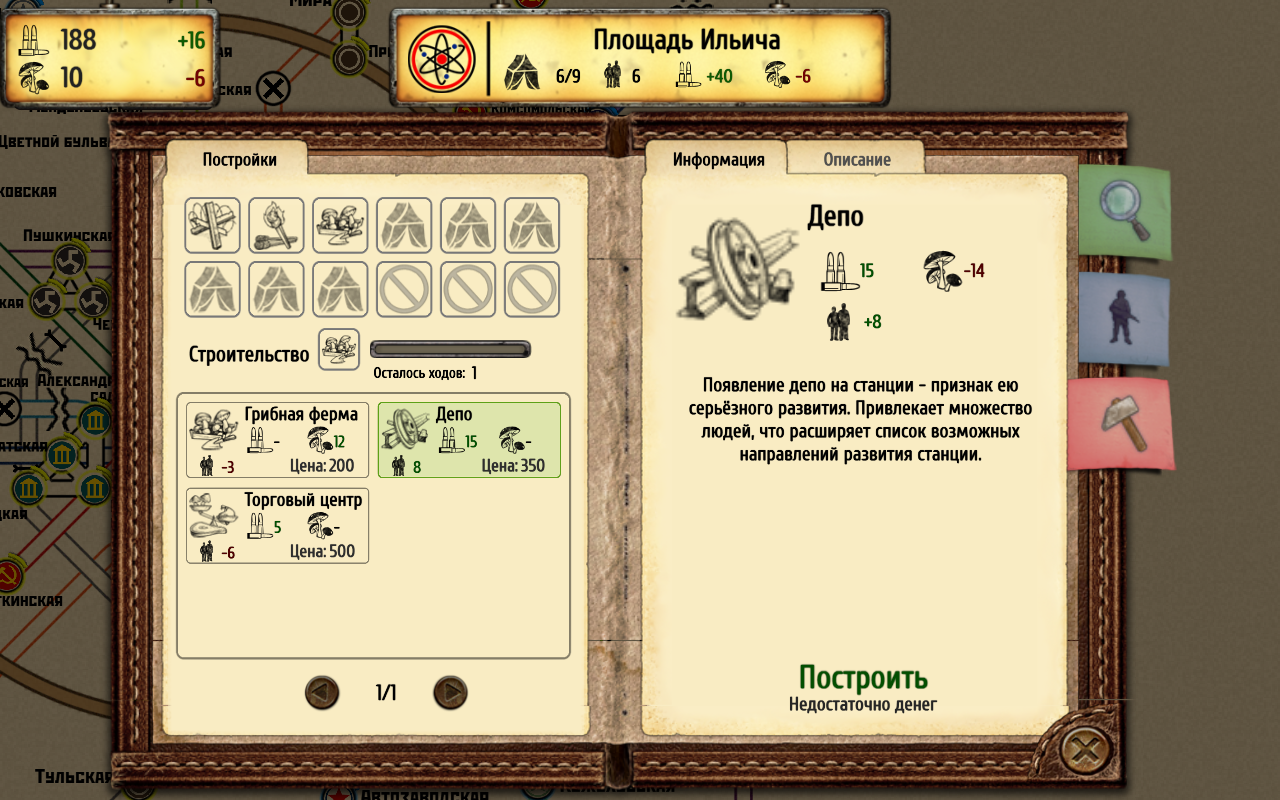Image resolution: width=1280 pixels, height=800 pixels.
Task: Click the mushroom icon next to Строительство
Action: (x=340, y=348)
